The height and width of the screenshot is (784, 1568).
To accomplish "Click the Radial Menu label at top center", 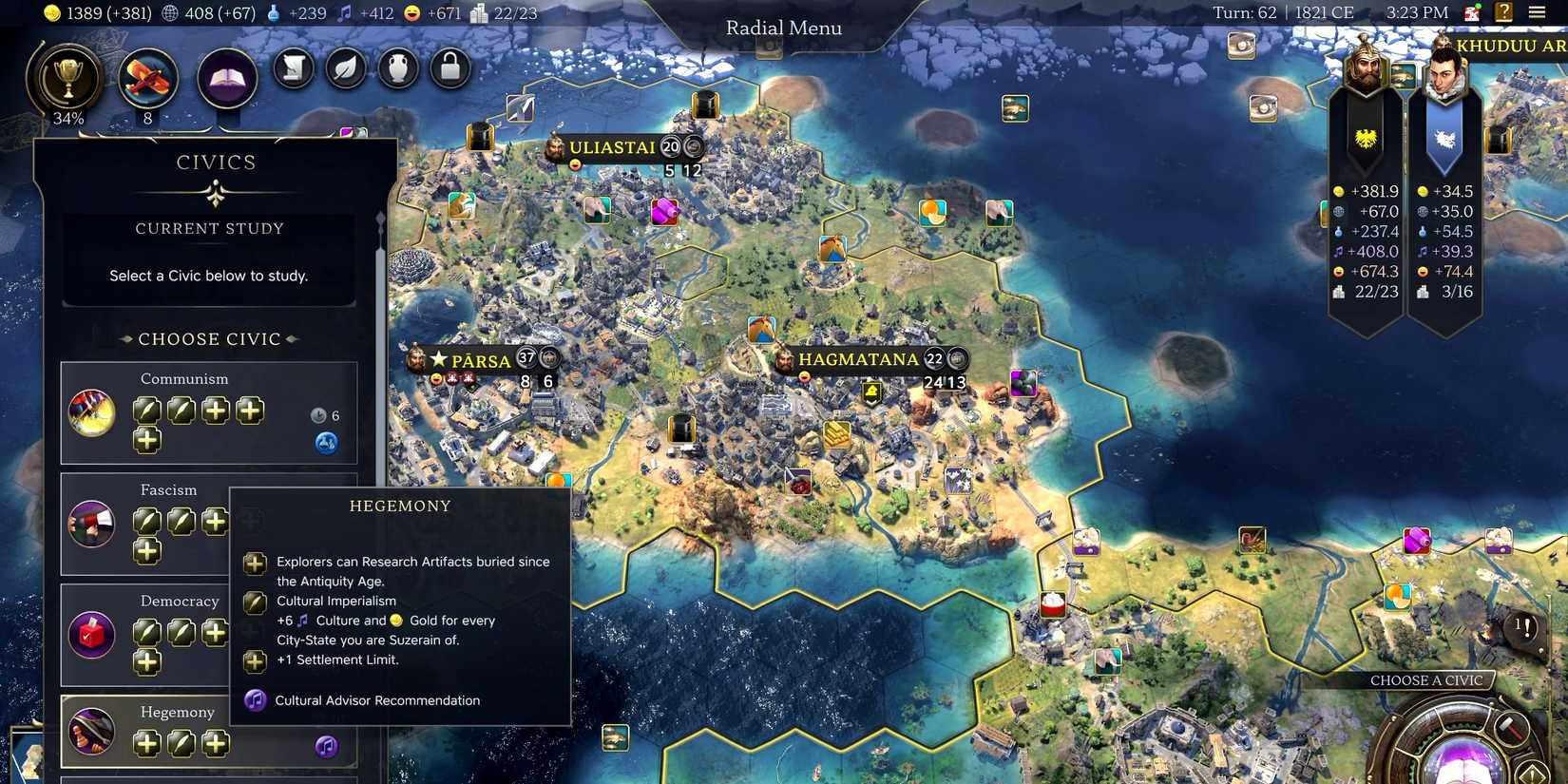I will (782, 28).
